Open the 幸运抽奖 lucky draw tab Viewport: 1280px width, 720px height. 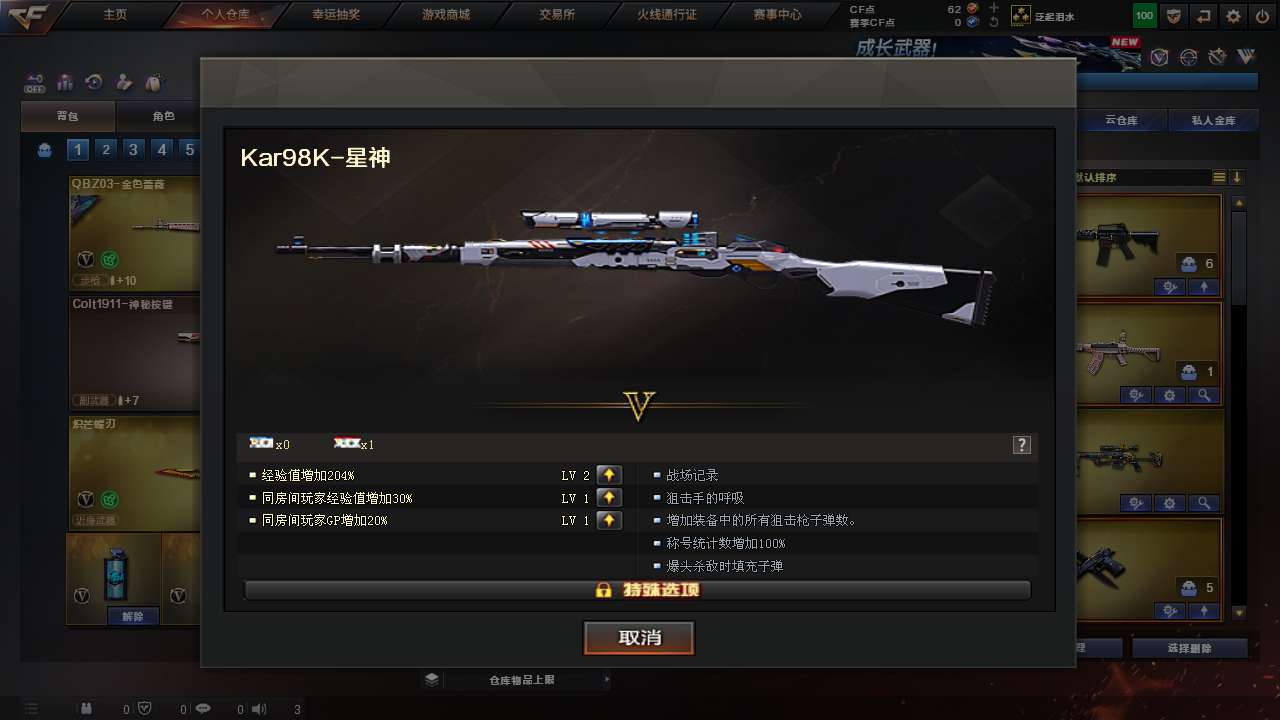pyautogui.click(x=337, y=15)
